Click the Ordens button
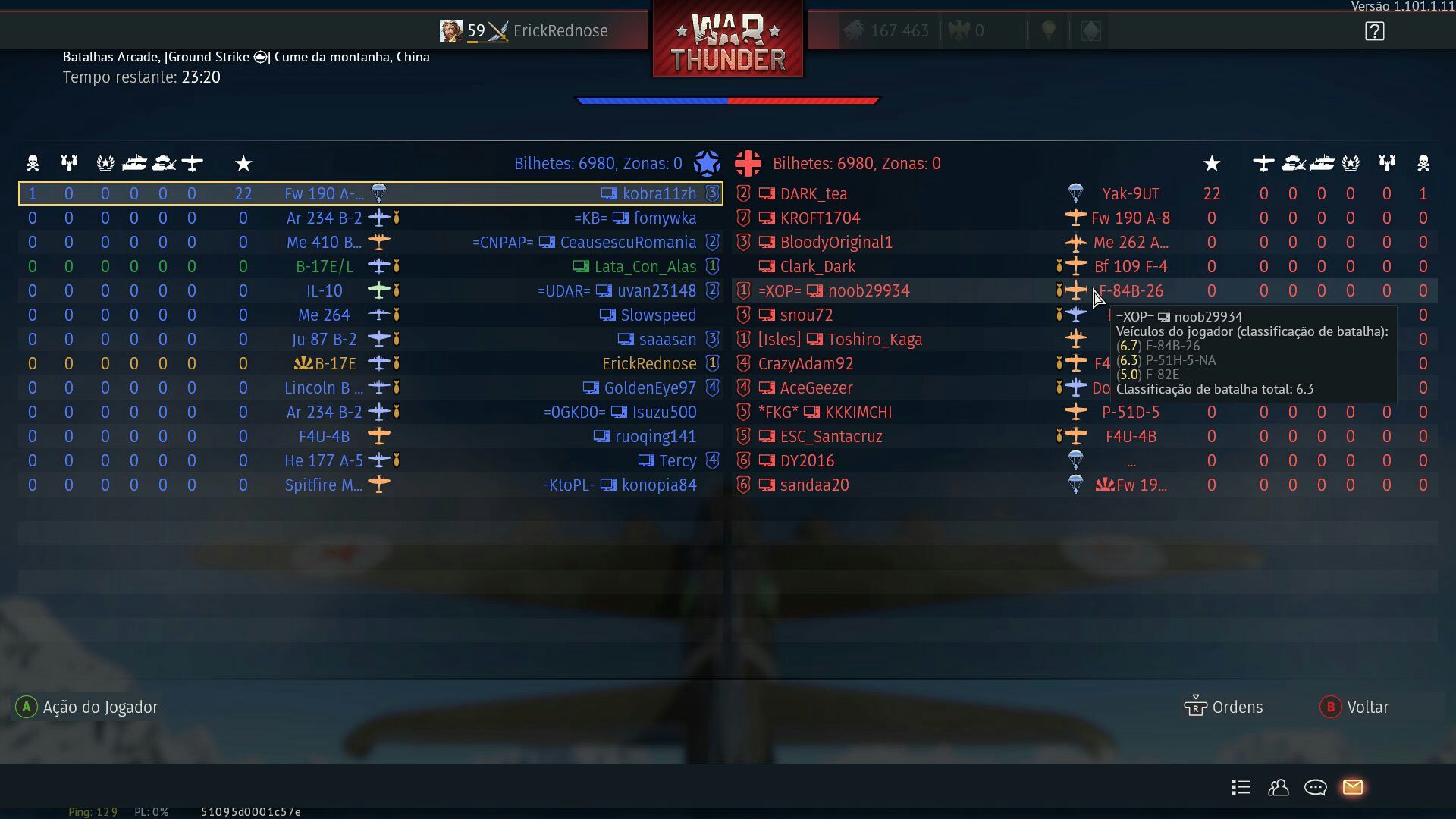The height and width of the screenshot is (819, 1456). coord(1225,707)
